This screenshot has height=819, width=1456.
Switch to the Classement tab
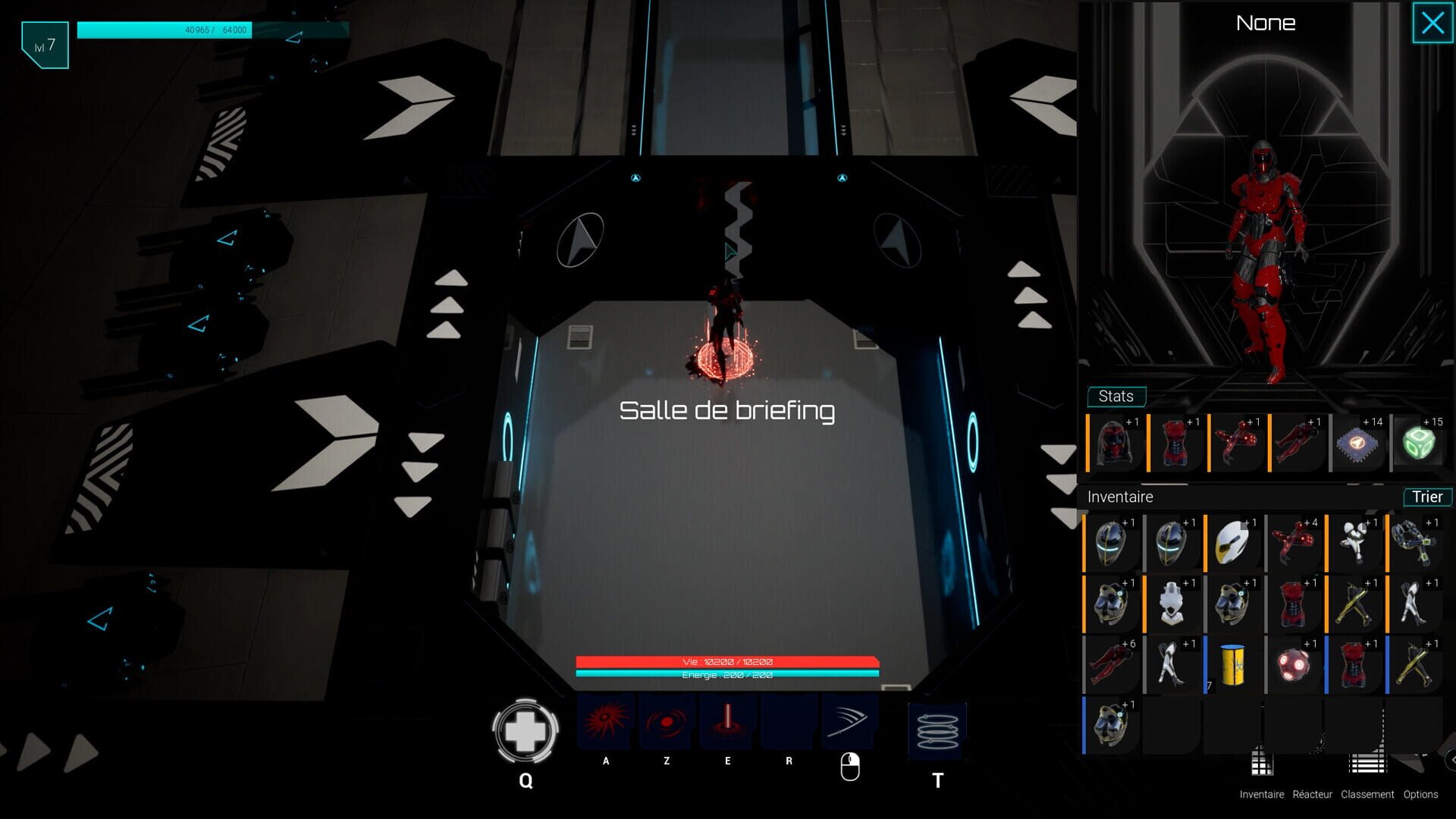click(x=1367, y=795)
